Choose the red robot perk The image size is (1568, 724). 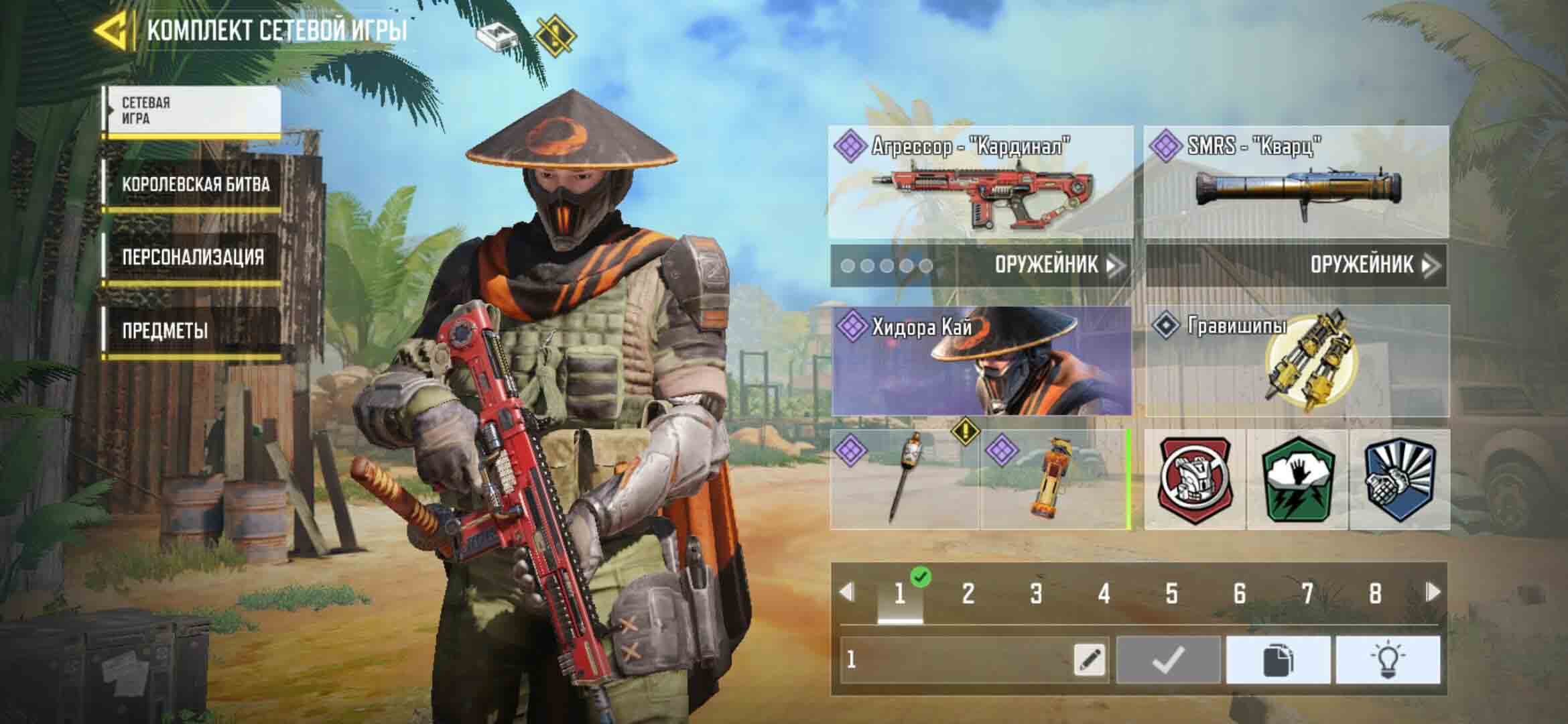1195,480
